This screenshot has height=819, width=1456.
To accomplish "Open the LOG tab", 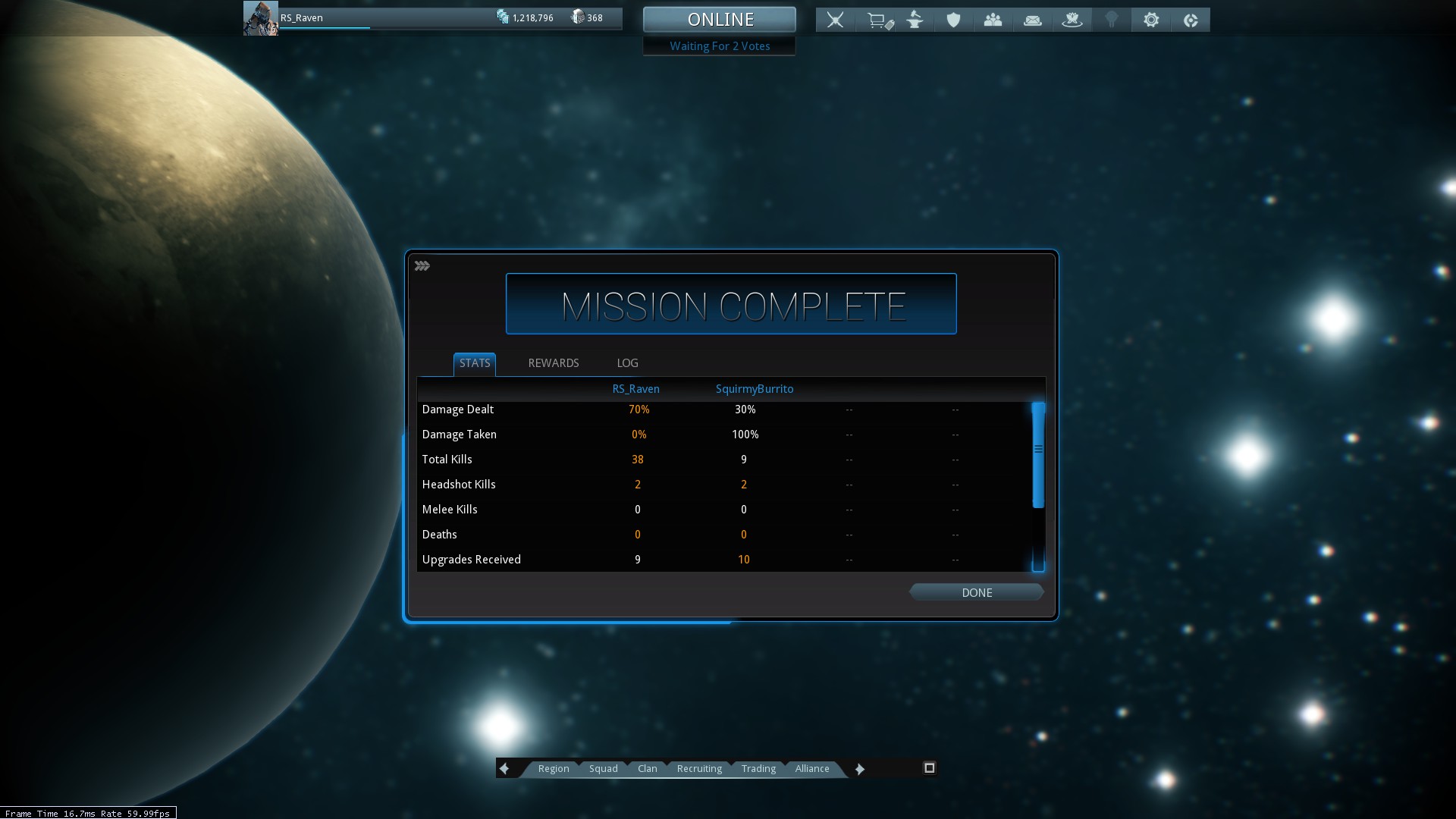I will (627, 363).
